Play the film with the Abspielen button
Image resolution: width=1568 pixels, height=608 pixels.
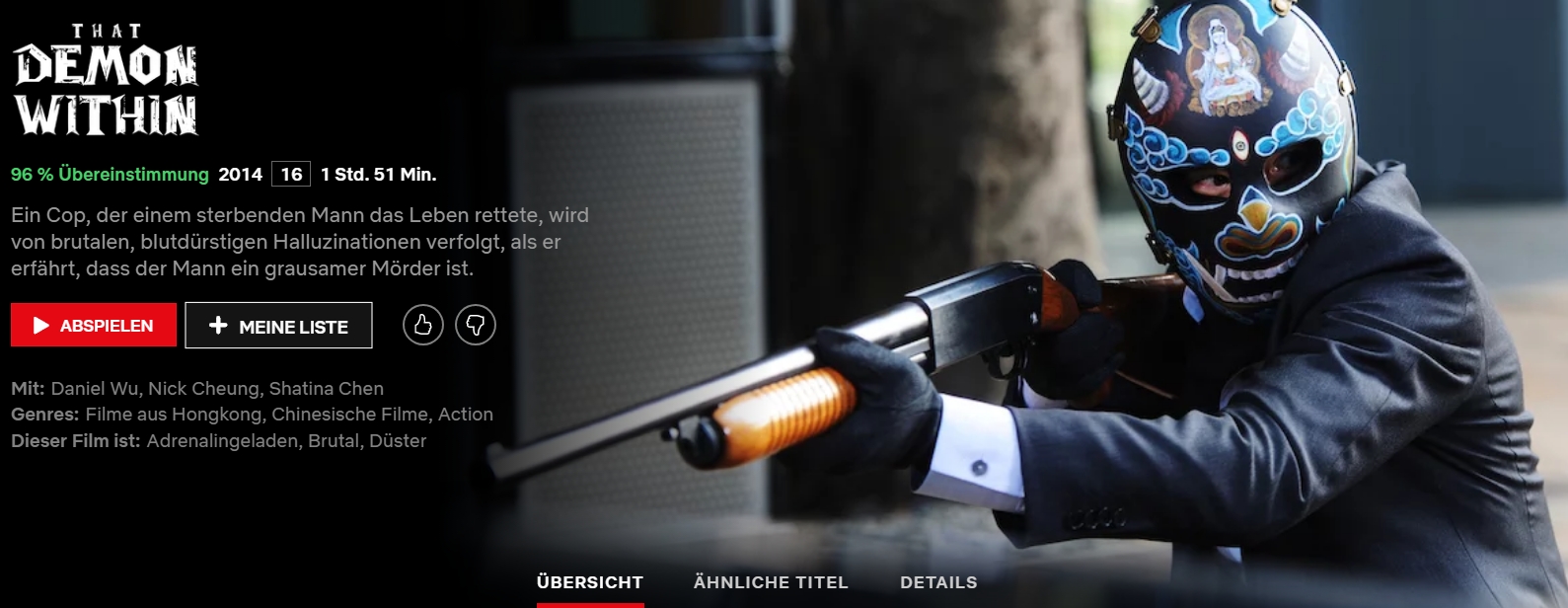(x=94, y=326)
